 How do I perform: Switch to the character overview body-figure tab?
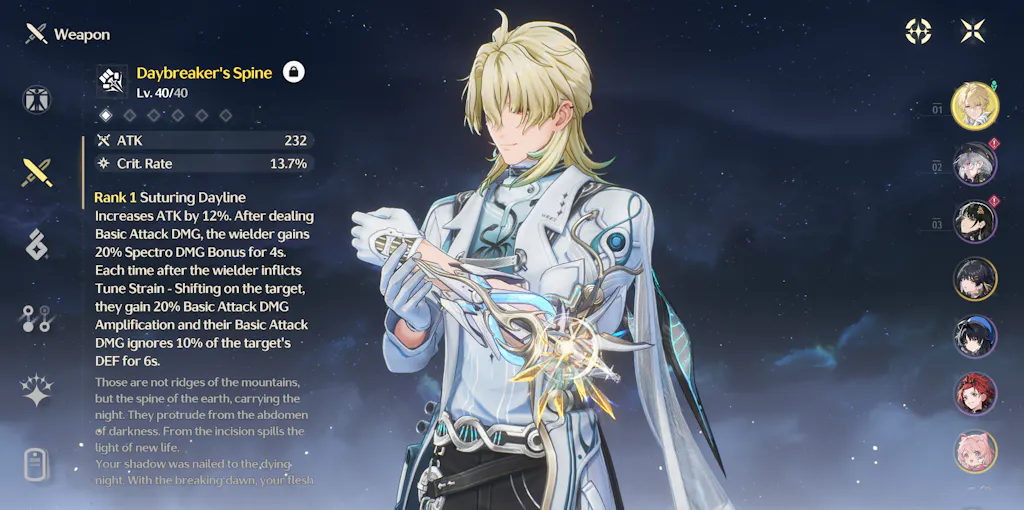click(37, 100)
